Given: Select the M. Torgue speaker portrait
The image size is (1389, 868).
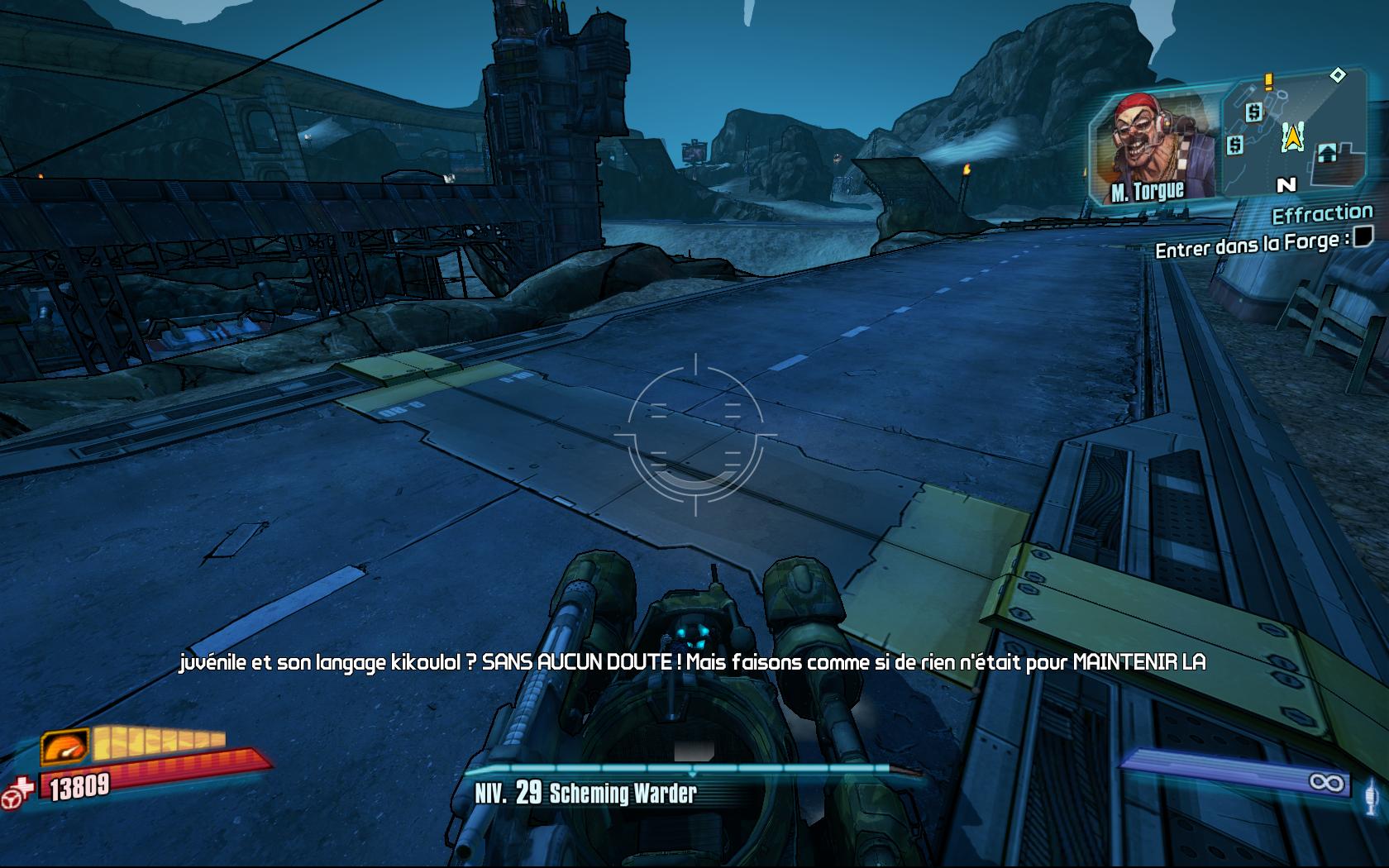Looking at the screenshot, I should [x=1153, y=149].
